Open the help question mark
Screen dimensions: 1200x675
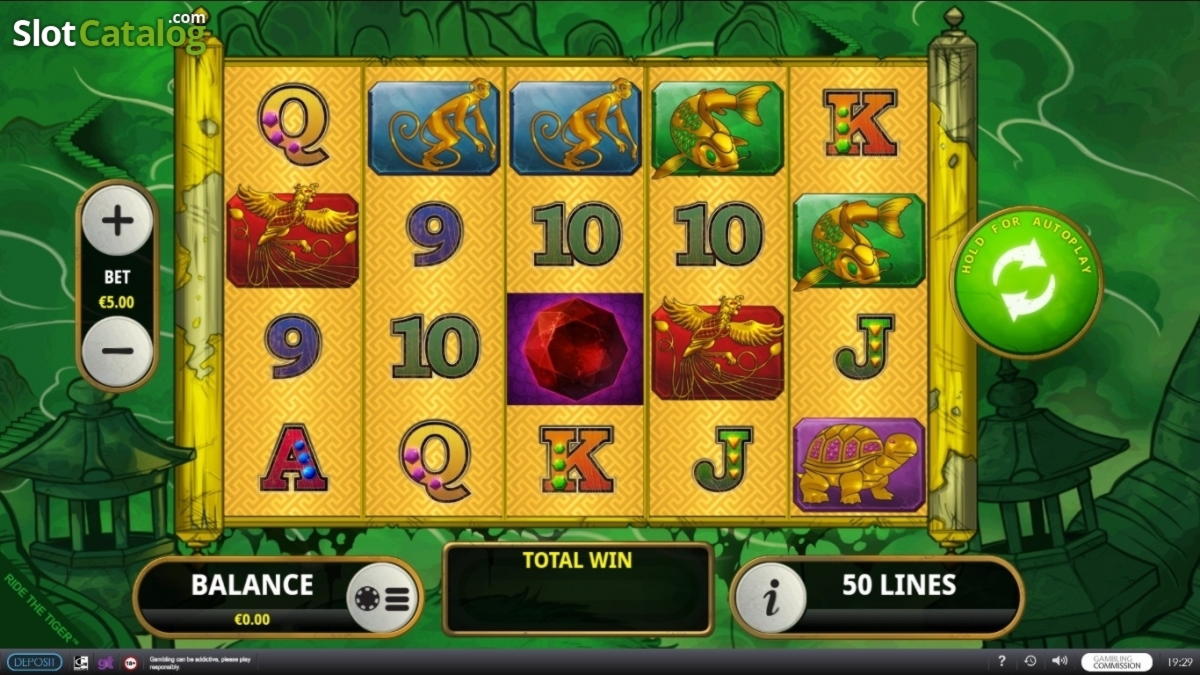(1002, 662)
